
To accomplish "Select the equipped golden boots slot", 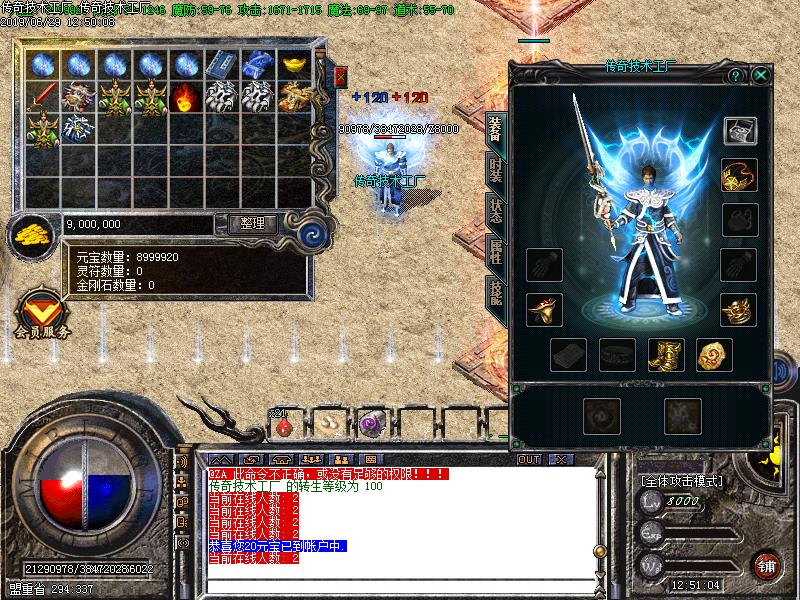I will tap(663, 354).
